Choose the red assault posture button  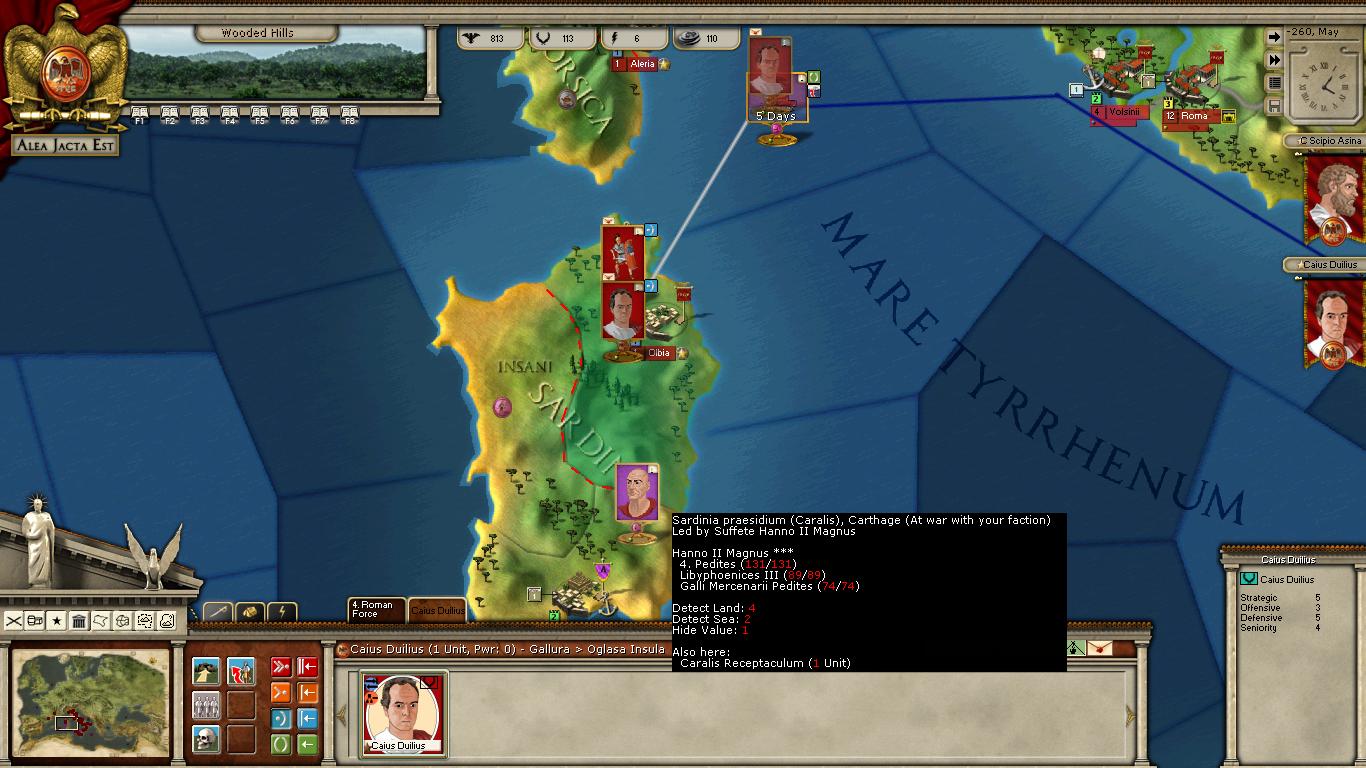tap(281, 668)
